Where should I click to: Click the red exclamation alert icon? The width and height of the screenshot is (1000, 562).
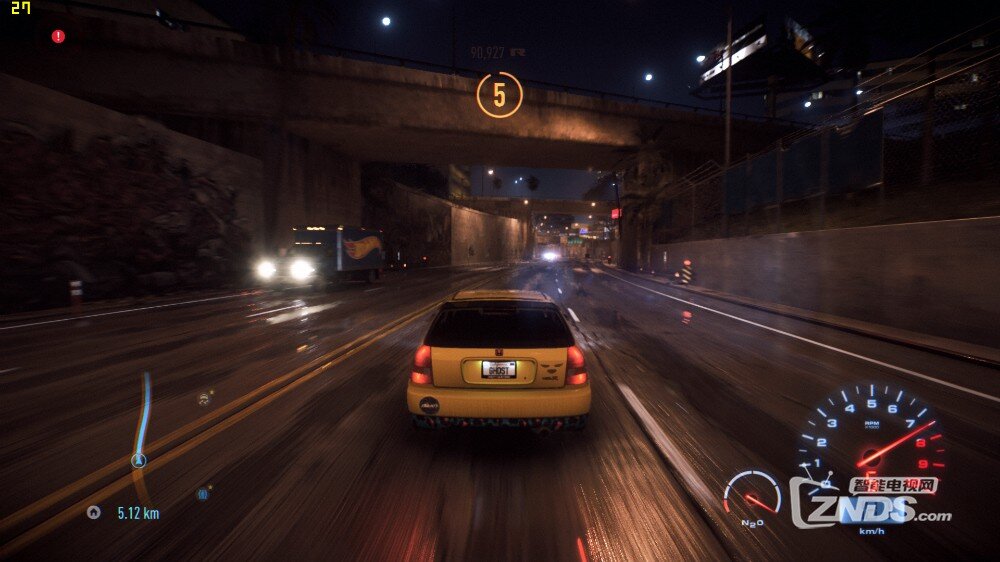[58, 36]
